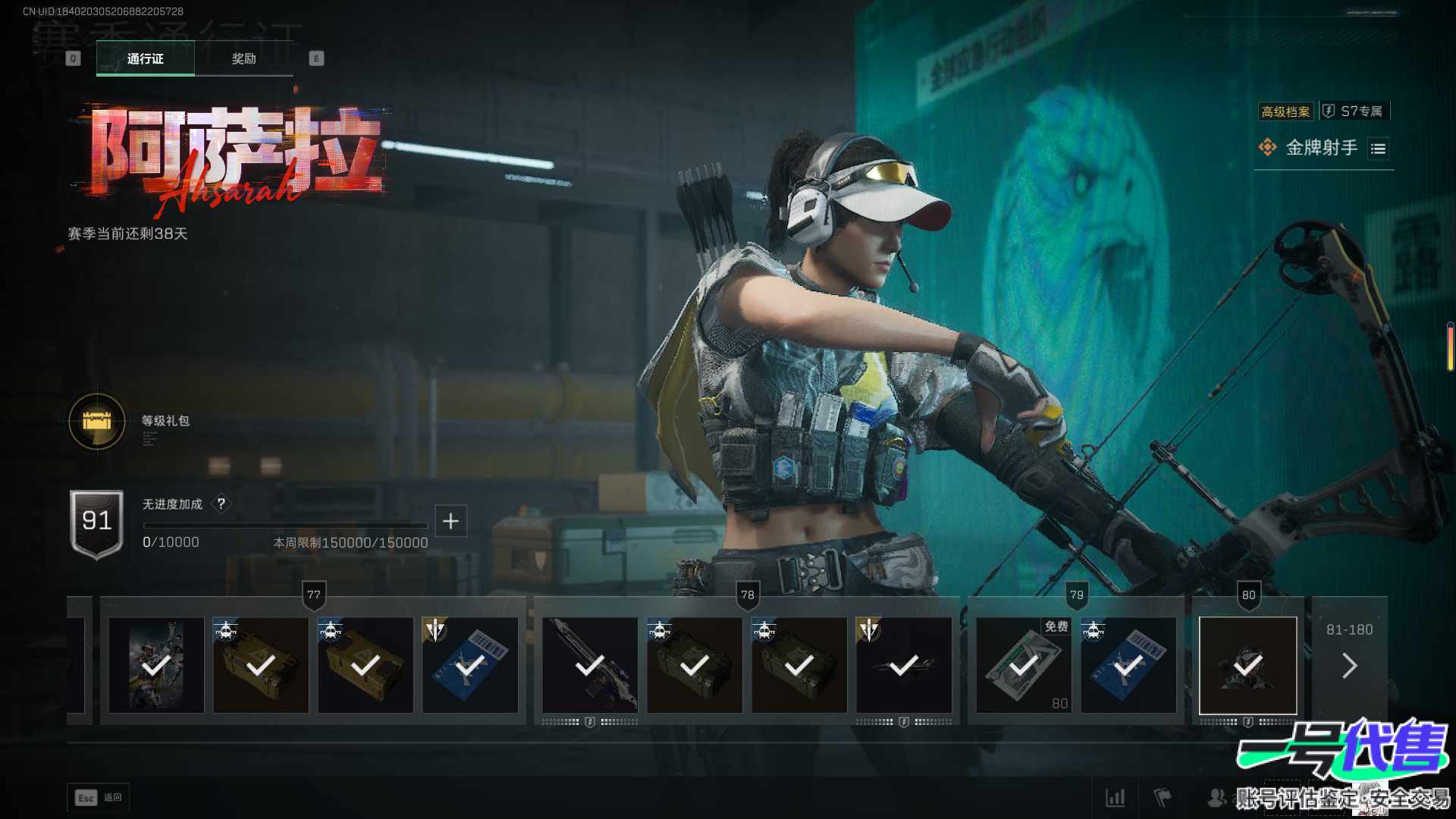Show the 无进度加成 question mark help

(x=221, y=504)
